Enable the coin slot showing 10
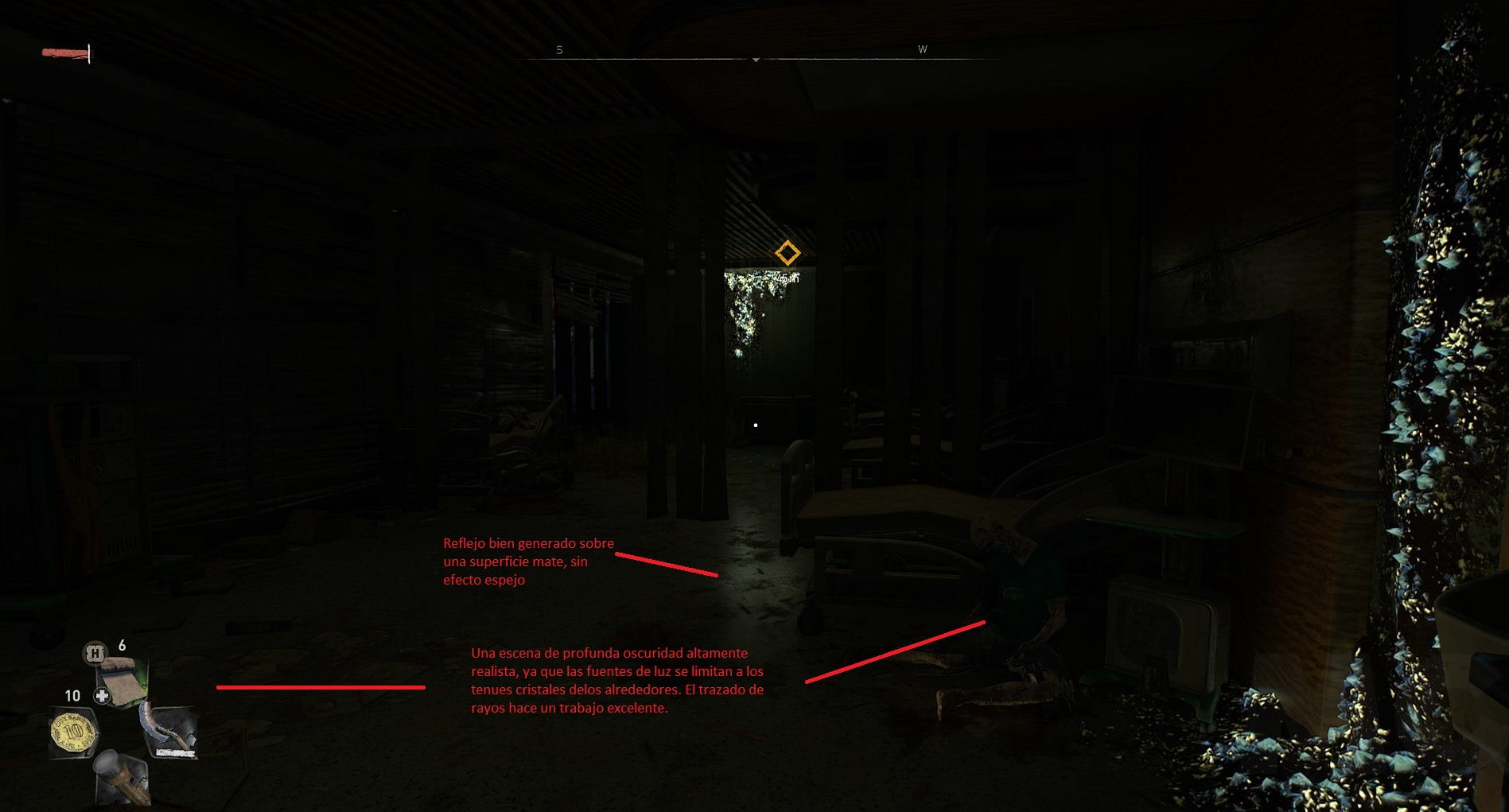1509x812 pixels. pyautogui.click(x=72, y=695)
